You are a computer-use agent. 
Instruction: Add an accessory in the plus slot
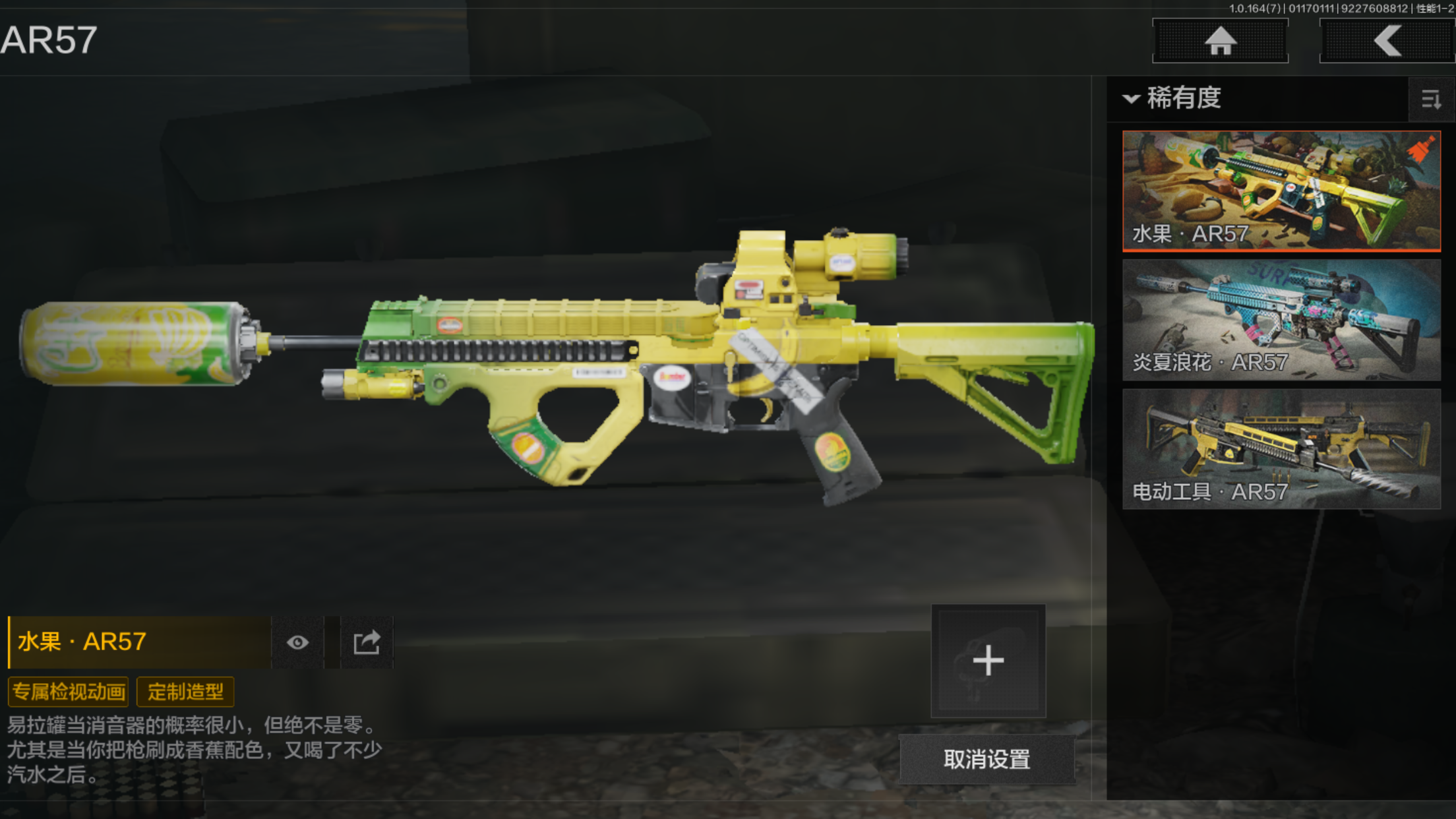pyautogui.click(x=988, y=661)
